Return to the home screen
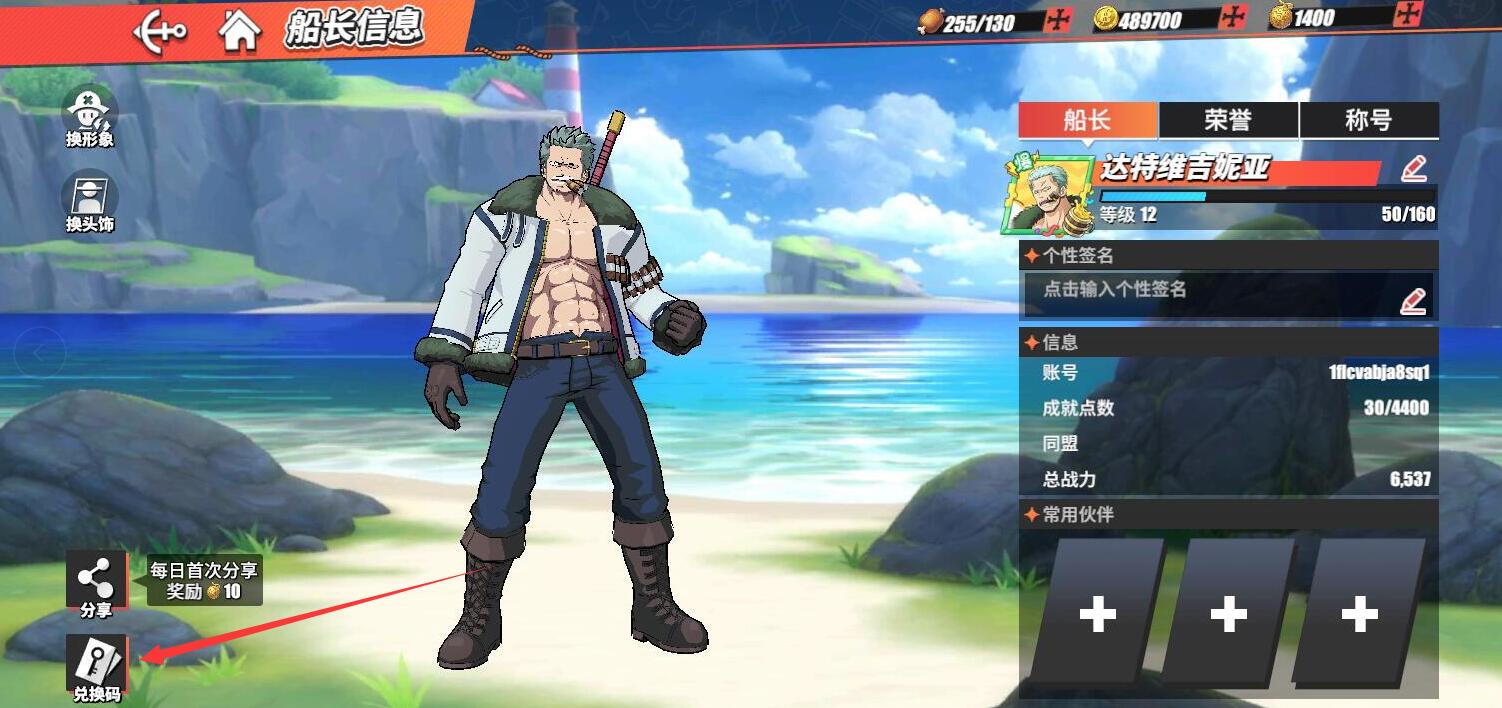 (239, 32)
